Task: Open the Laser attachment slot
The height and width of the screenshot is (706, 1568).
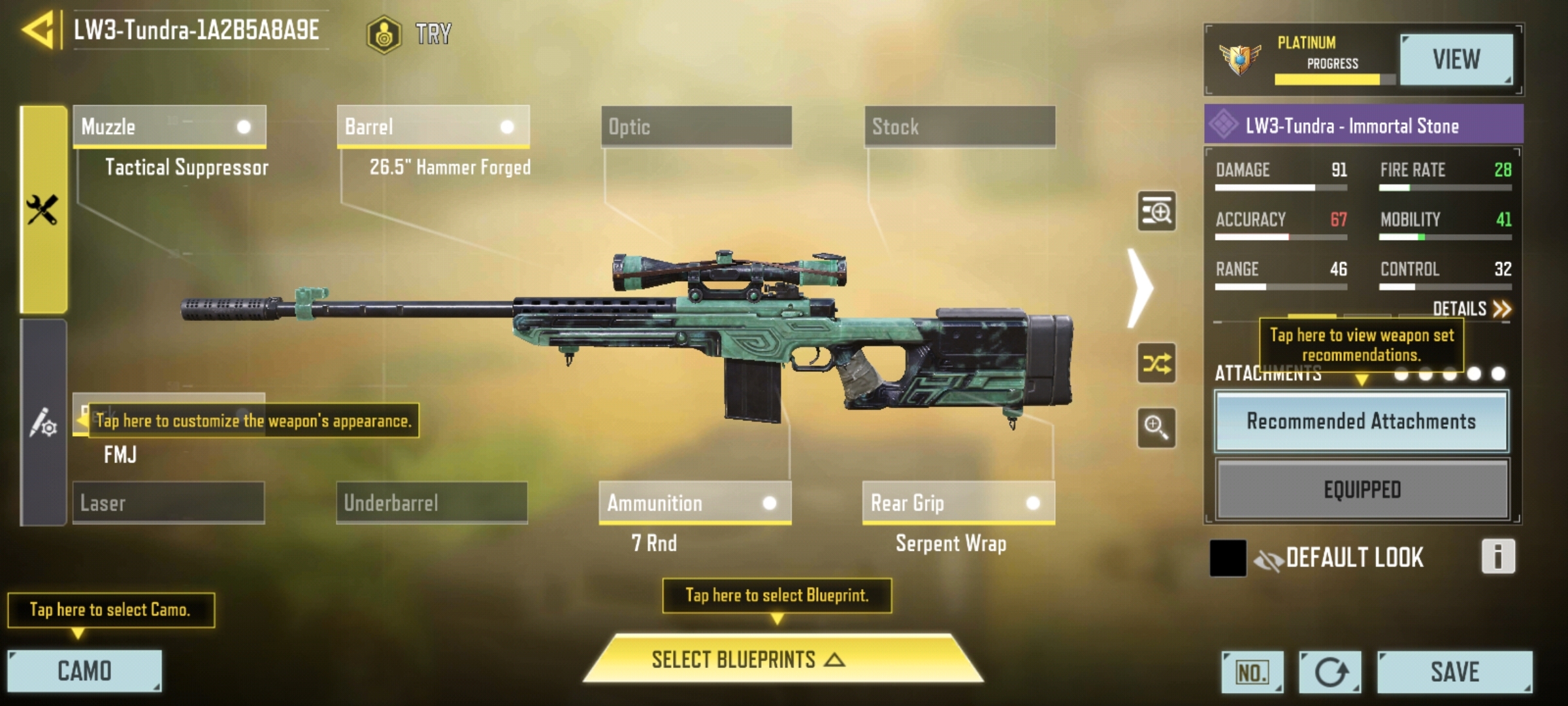Action: (169, 503)
